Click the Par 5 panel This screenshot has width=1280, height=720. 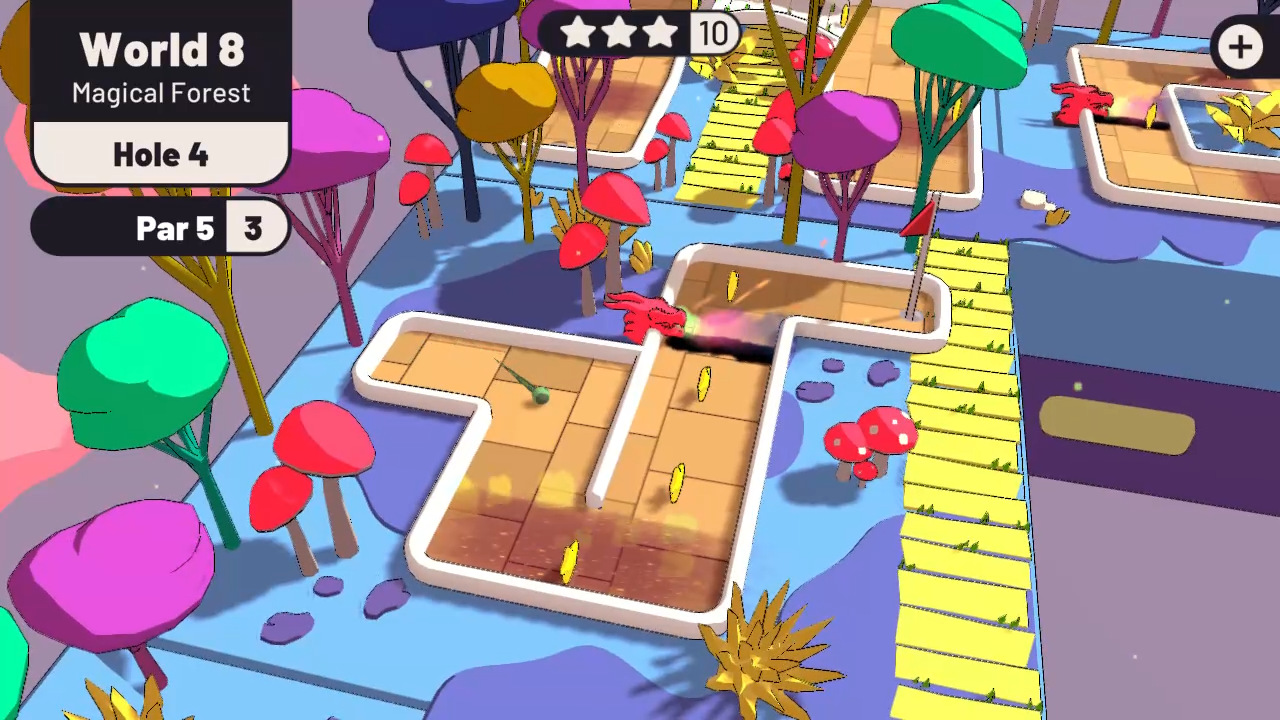[x=176, y=228]
